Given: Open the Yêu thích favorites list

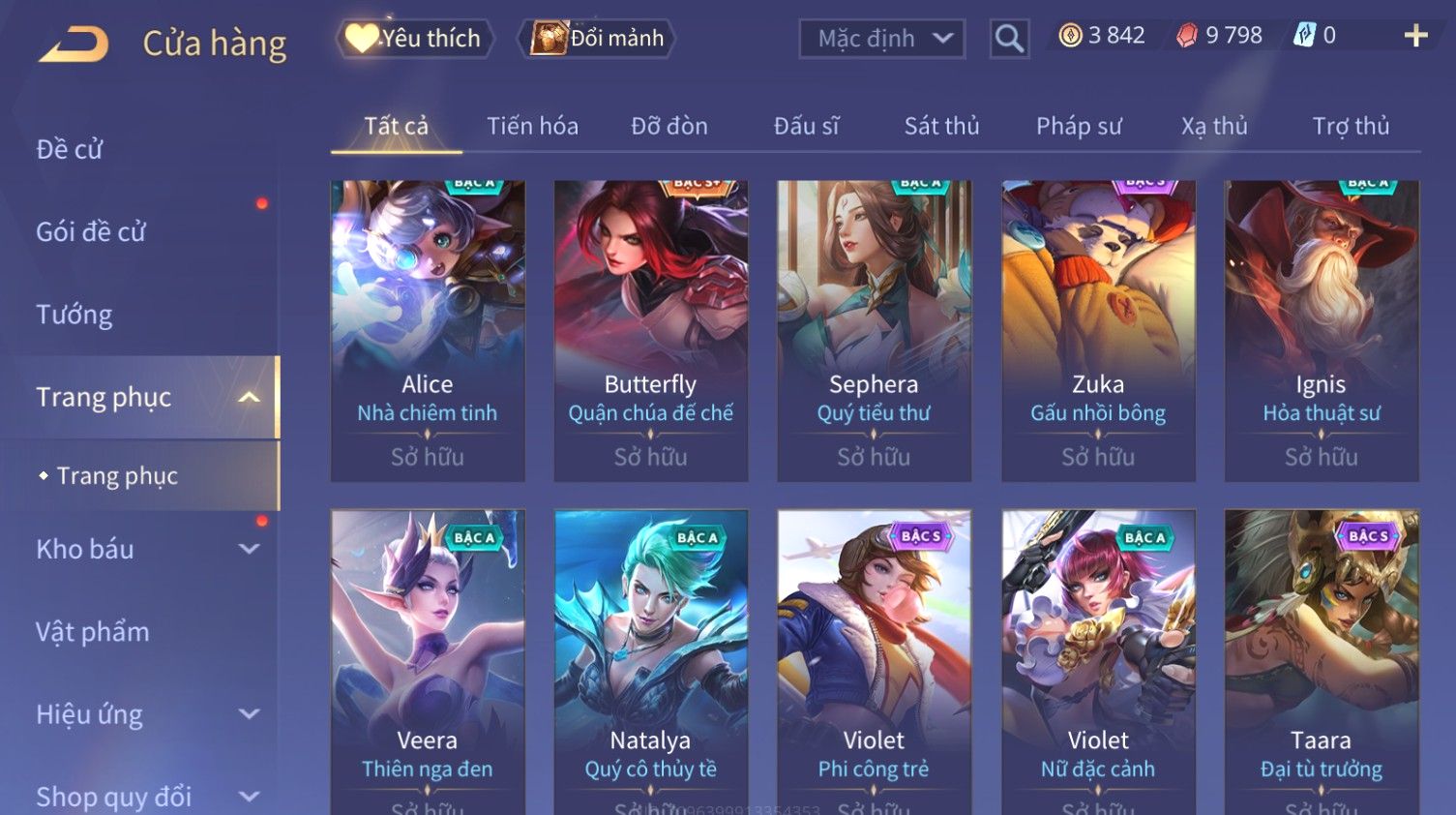Looking at the screenshot, I should tap(415, 39).
